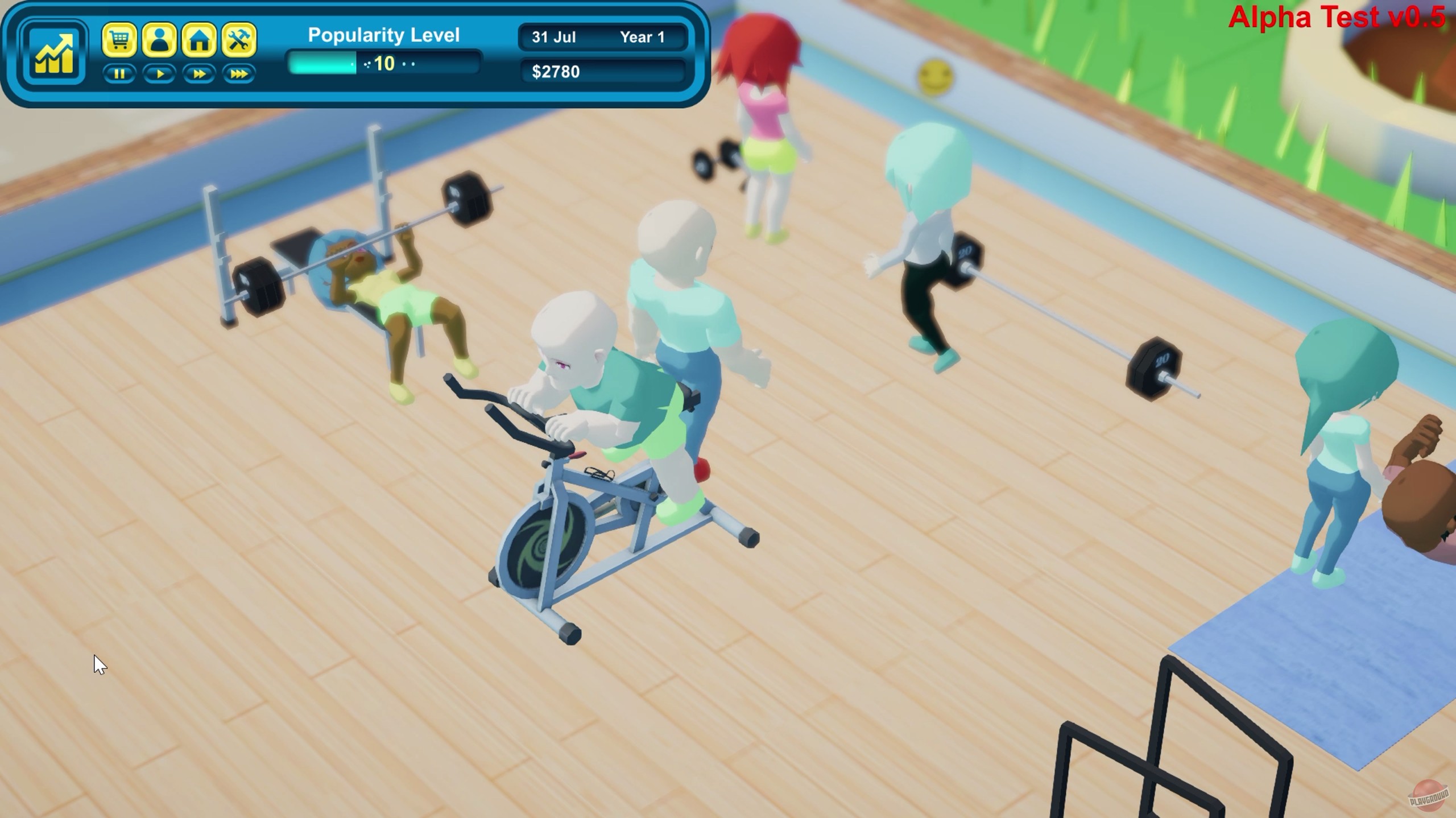
Task: Pause the simulation
Action: coord(120,74)
